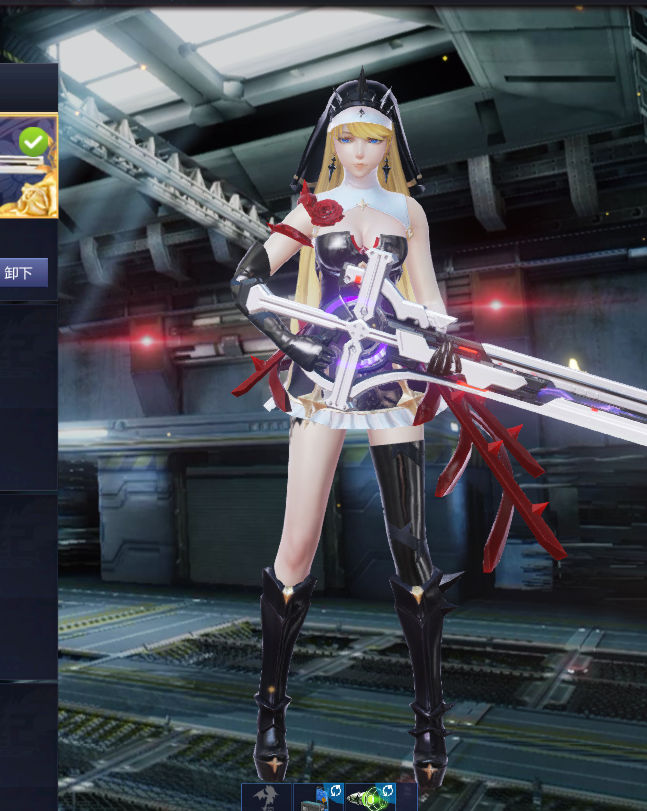Pick the green-glowing weapon slot
Viewport: 647px width, 811px height.
[x=370, y=797]
